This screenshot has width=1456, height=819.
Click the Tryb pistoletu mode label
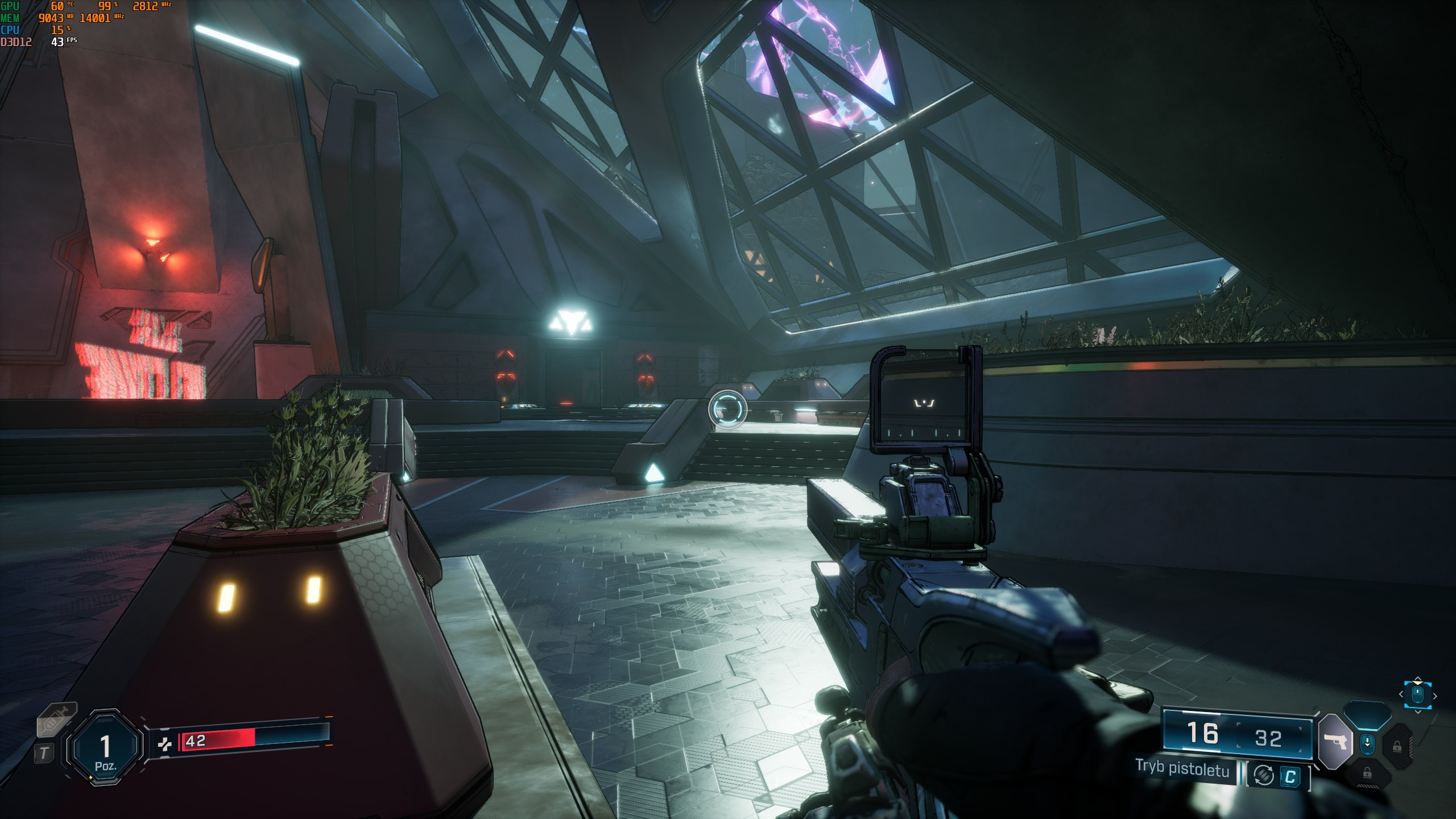(x=1182, y=768)
